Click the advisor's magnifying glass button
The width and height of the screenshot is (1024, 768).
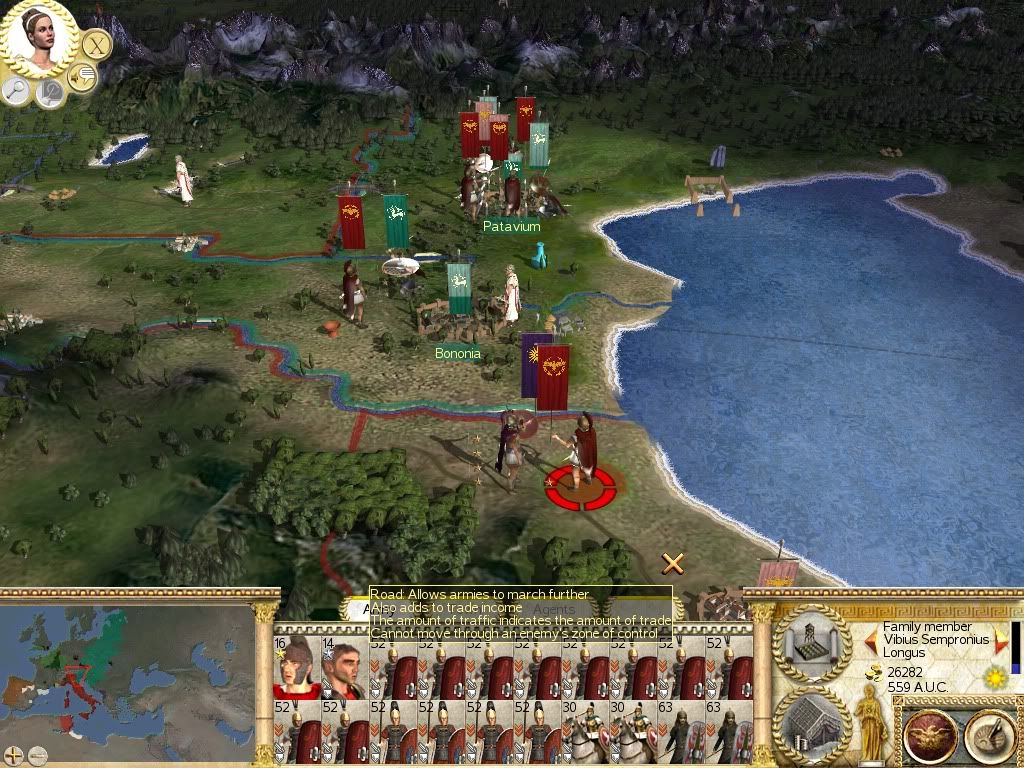pos(16,91)
